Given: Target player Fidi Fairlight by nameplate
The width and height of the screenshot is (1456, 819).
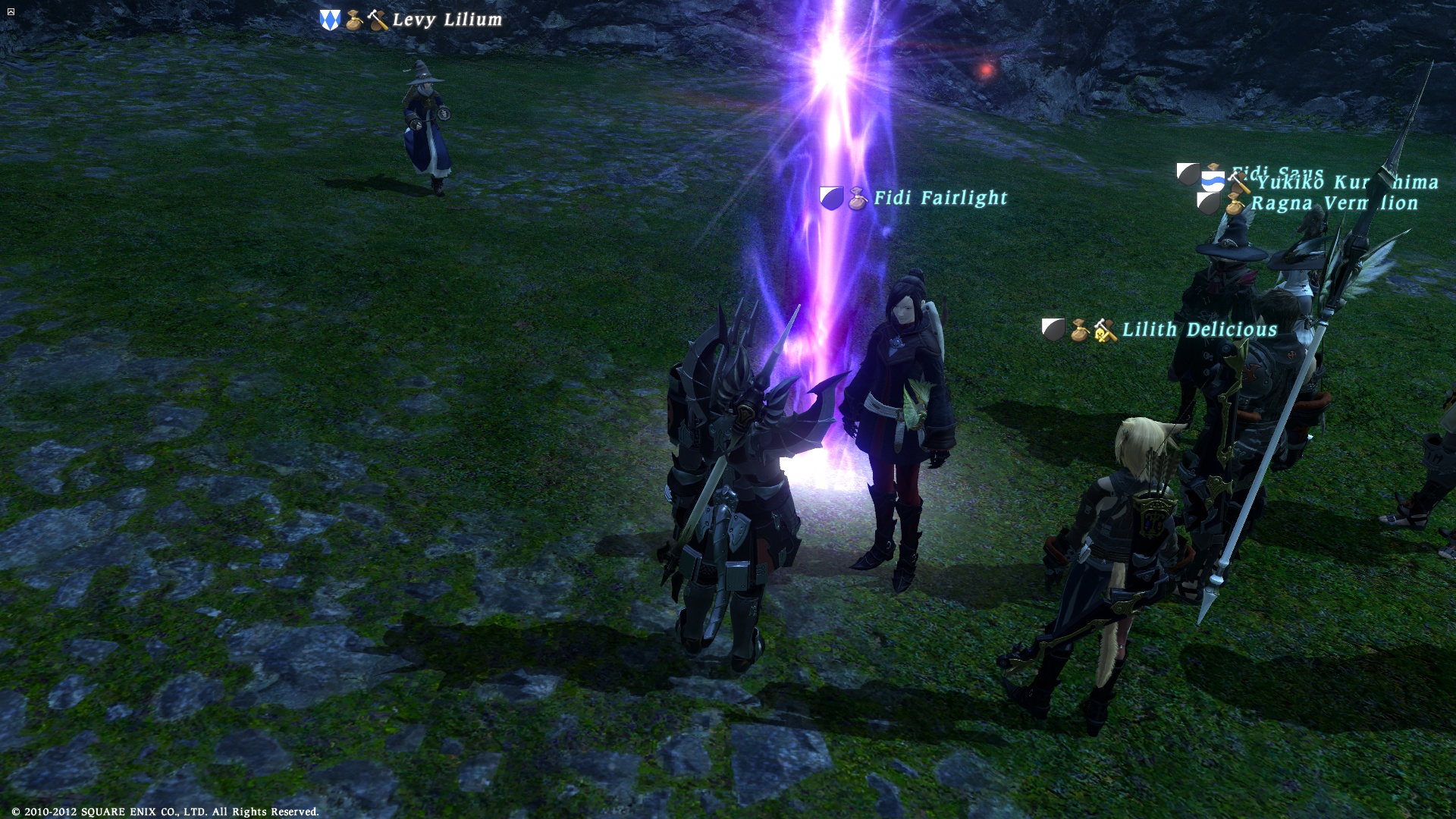Looking at the screenshot, I should coord(940,199).
